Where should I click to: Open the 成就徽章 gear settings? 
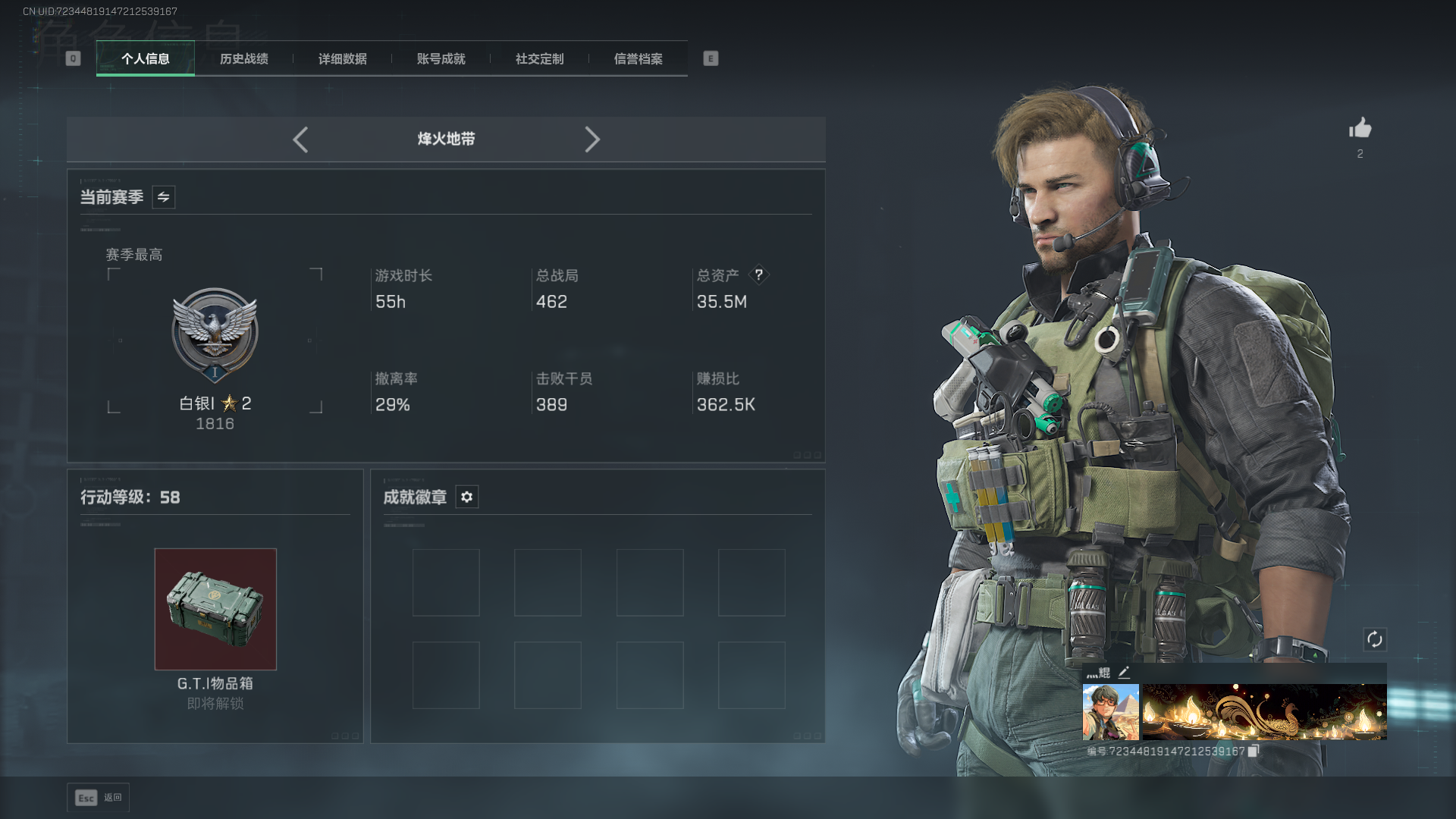click(x=467, y=497)
